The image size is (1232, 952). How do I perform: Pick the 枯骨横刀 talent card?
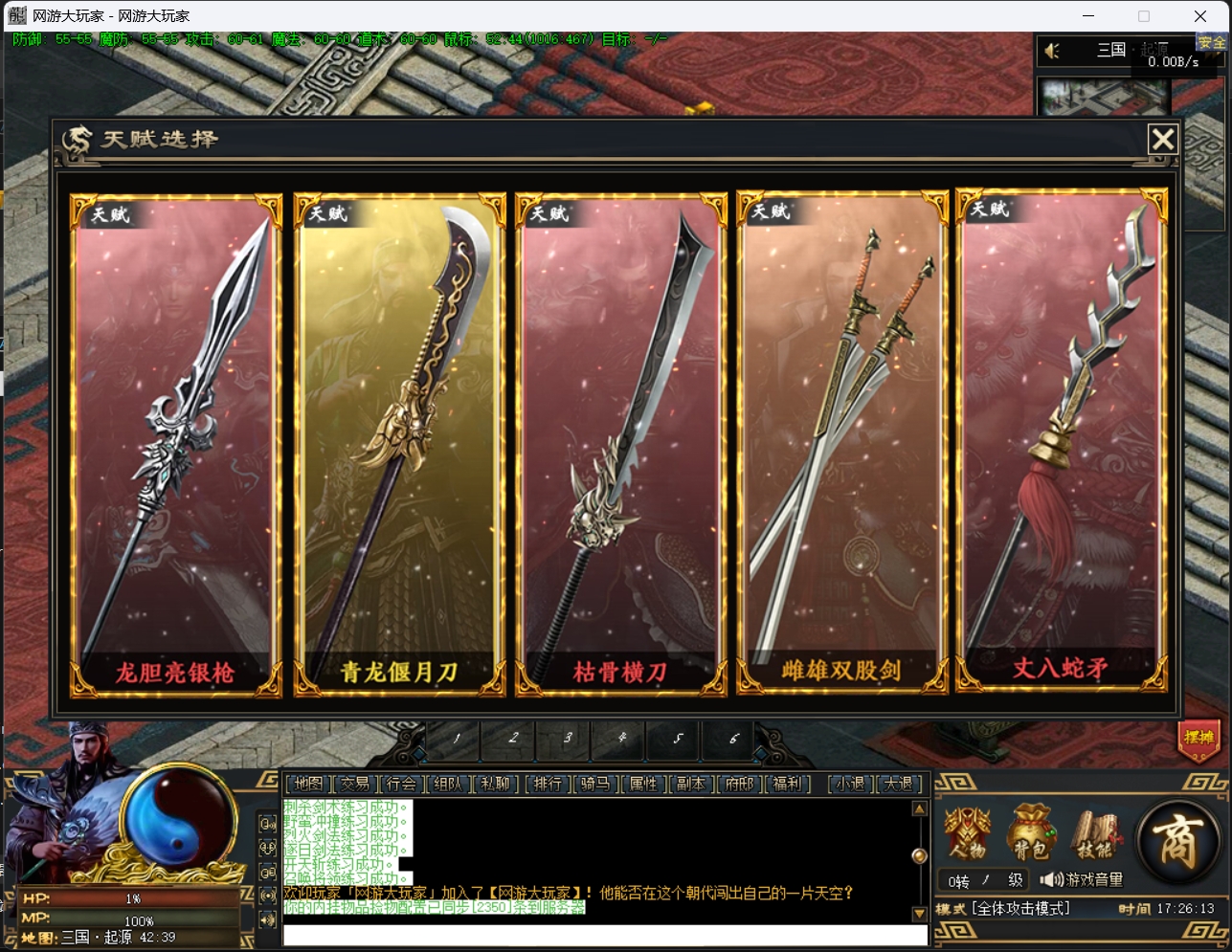620,445
